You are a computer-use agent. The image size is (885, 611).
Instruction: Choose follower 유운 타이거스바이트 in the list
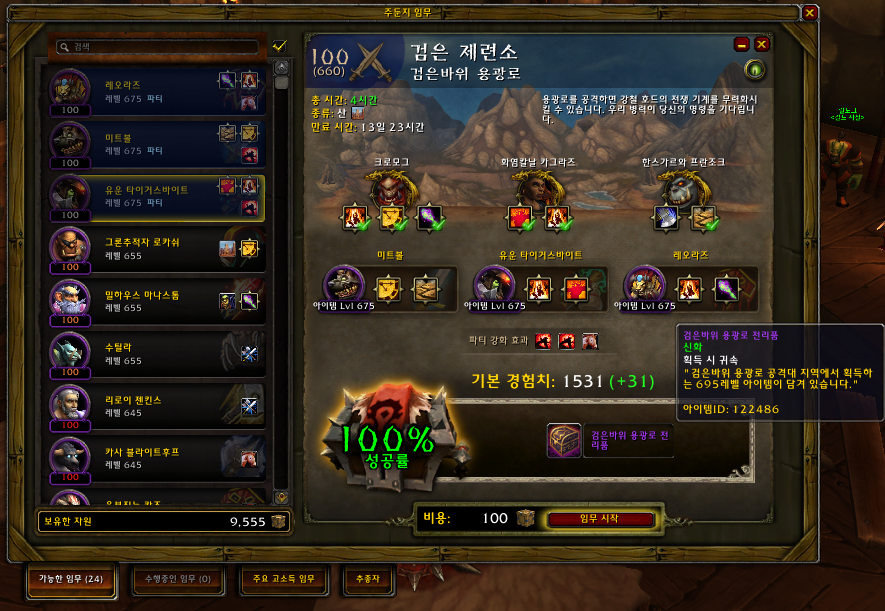pos(155,196)
